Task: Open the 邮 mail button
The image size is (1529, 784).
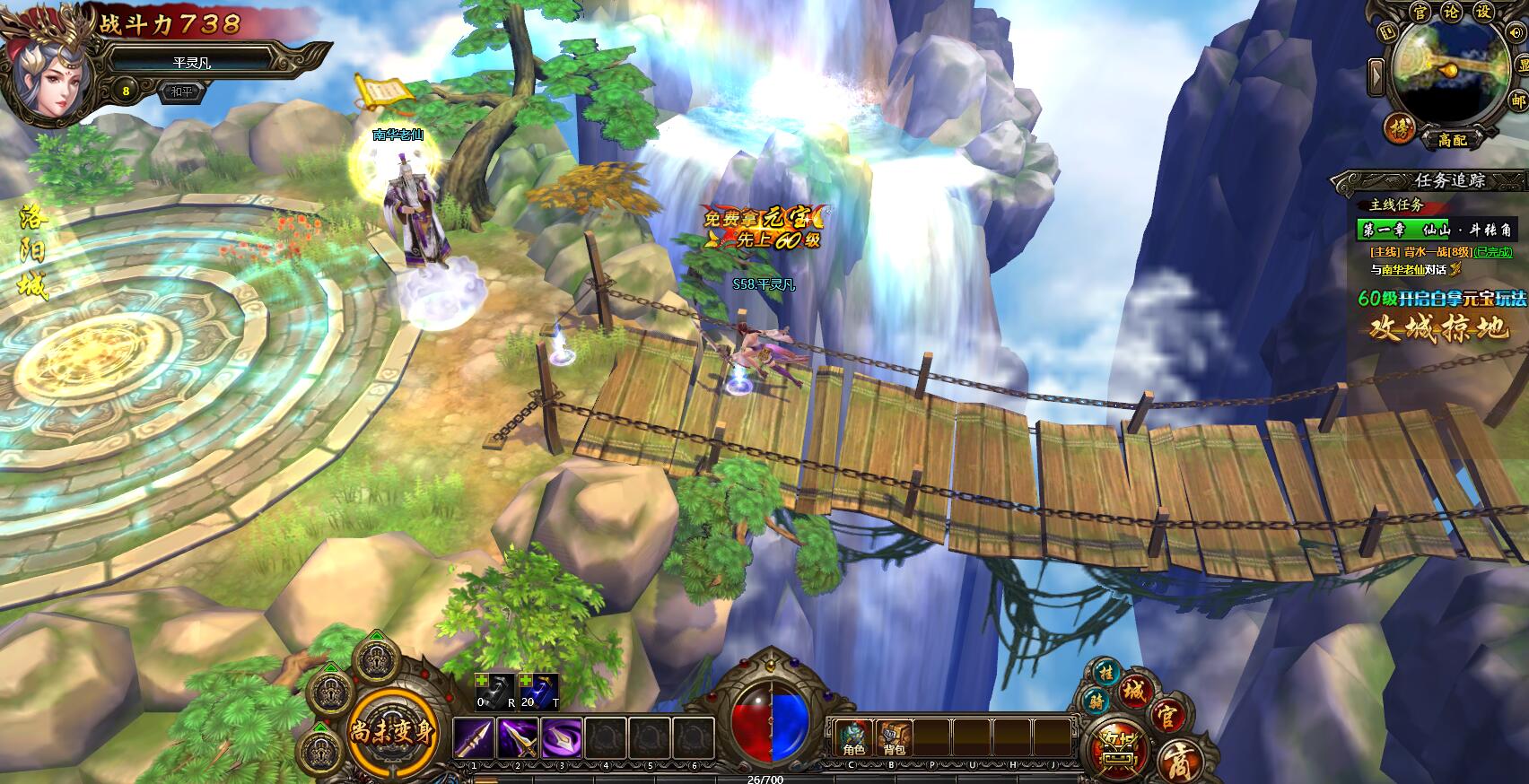Action: 1518,100
